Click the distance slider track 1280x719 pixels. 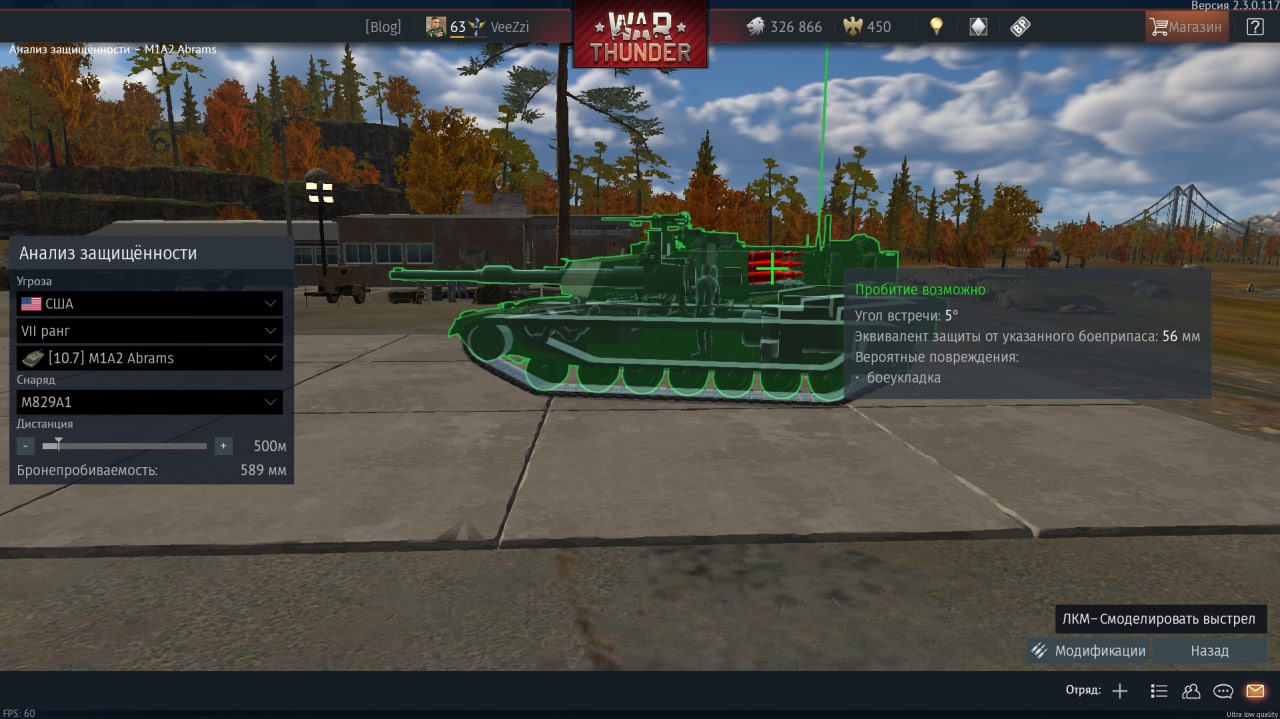tap(125, 446)
